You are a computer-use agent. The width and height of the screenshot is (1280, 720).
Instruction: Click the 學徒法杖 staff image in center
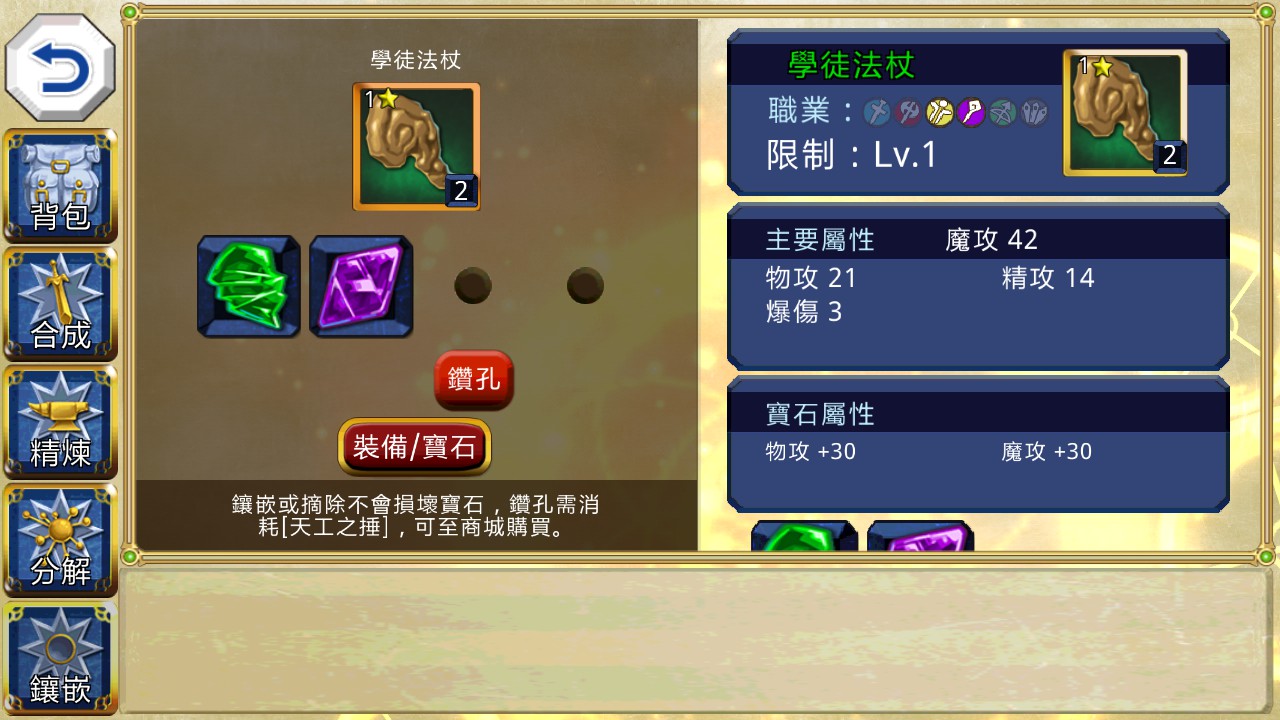[x=416, y=145]
